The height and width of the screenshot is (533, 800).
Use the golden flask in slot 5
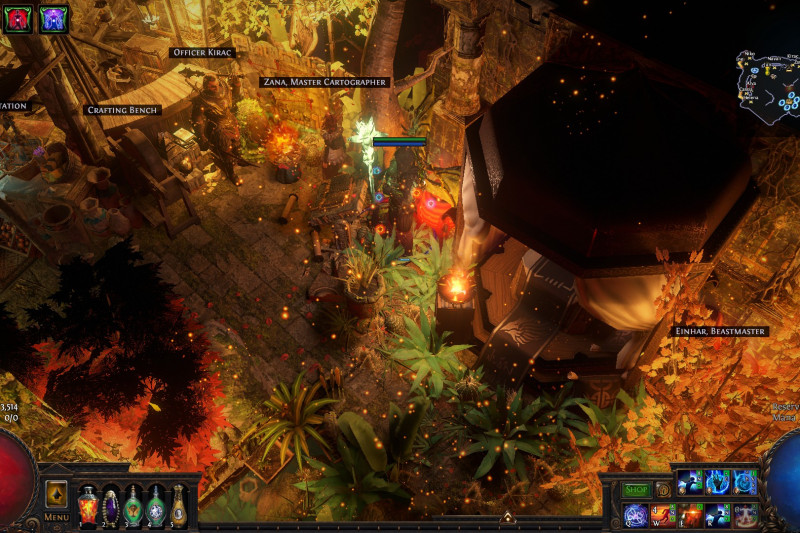coord(178,505)
